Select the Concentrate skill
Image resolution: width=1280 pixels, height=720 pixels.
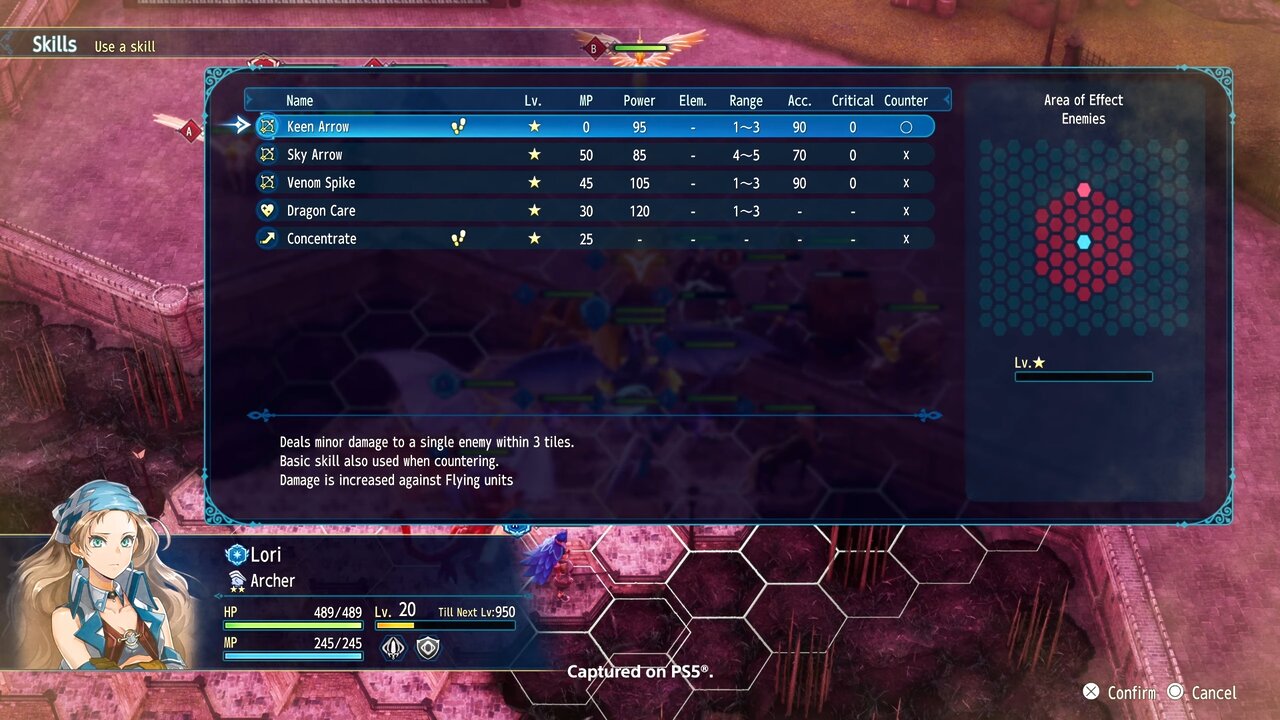(321, 239)
